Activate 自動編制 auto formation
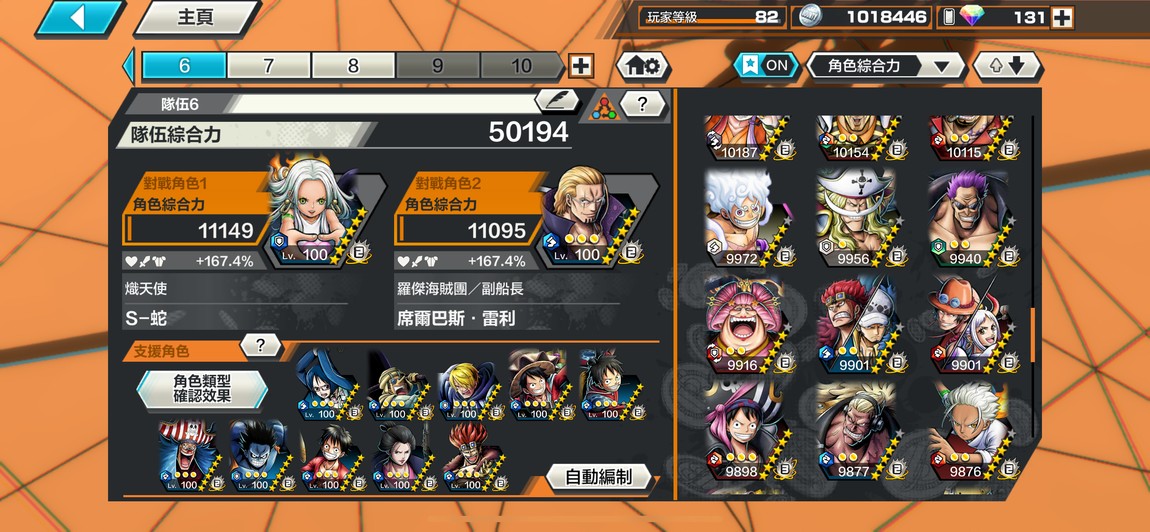1150x532 pixels. [x=599, y=477]
